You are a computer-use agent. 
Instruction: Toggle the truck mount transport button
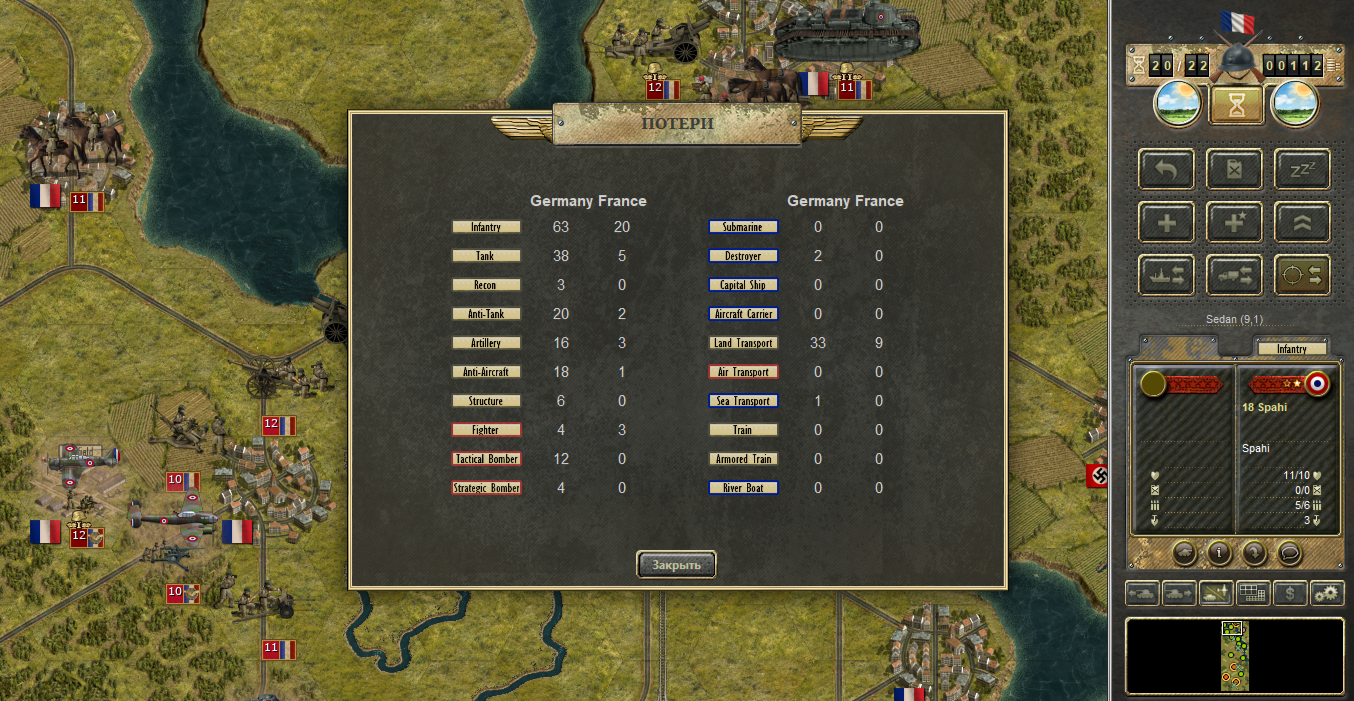(x=1234, y=274)
